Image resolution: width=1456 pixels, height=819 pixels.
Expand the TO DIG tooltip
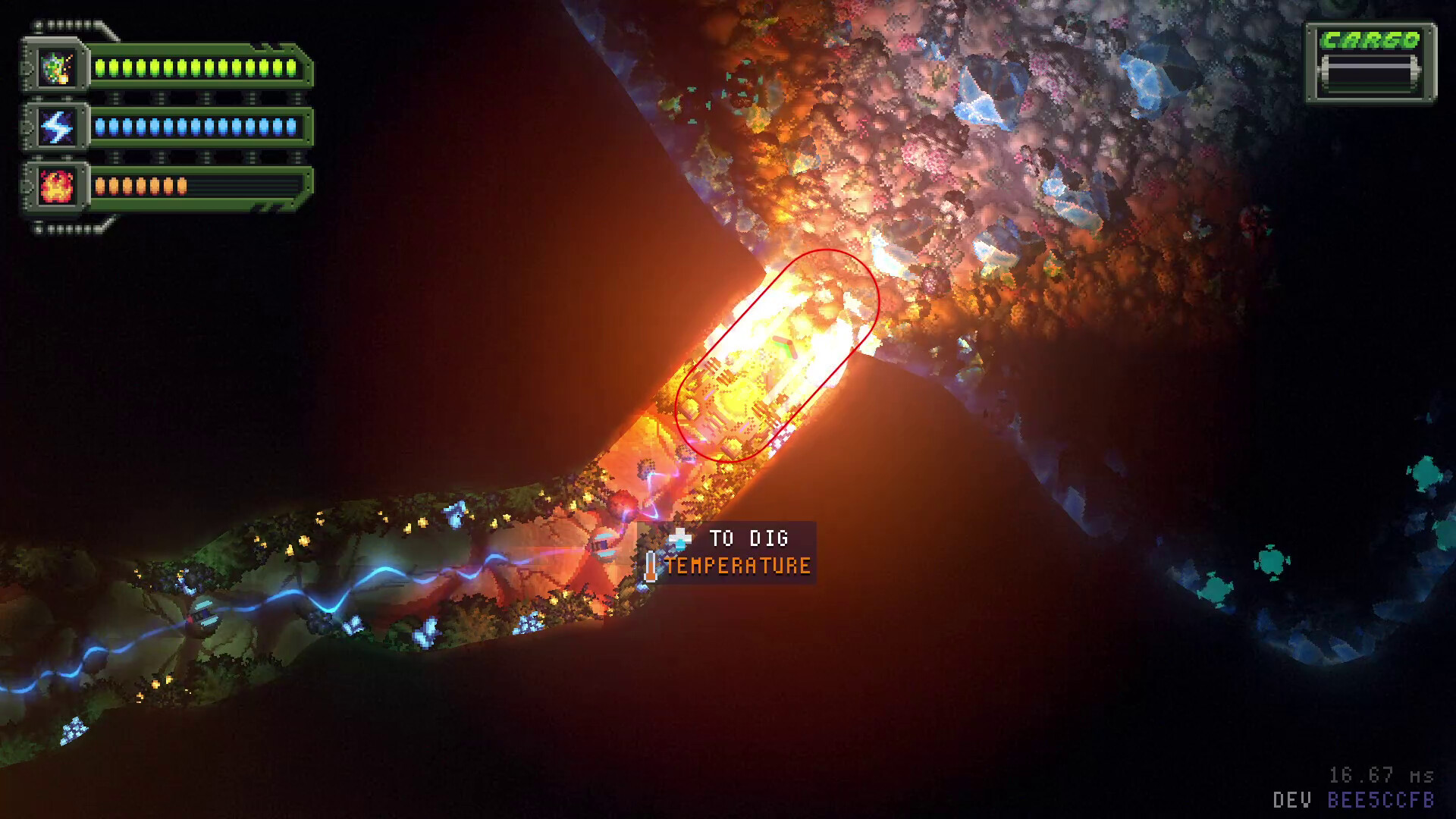coord(747,538)
